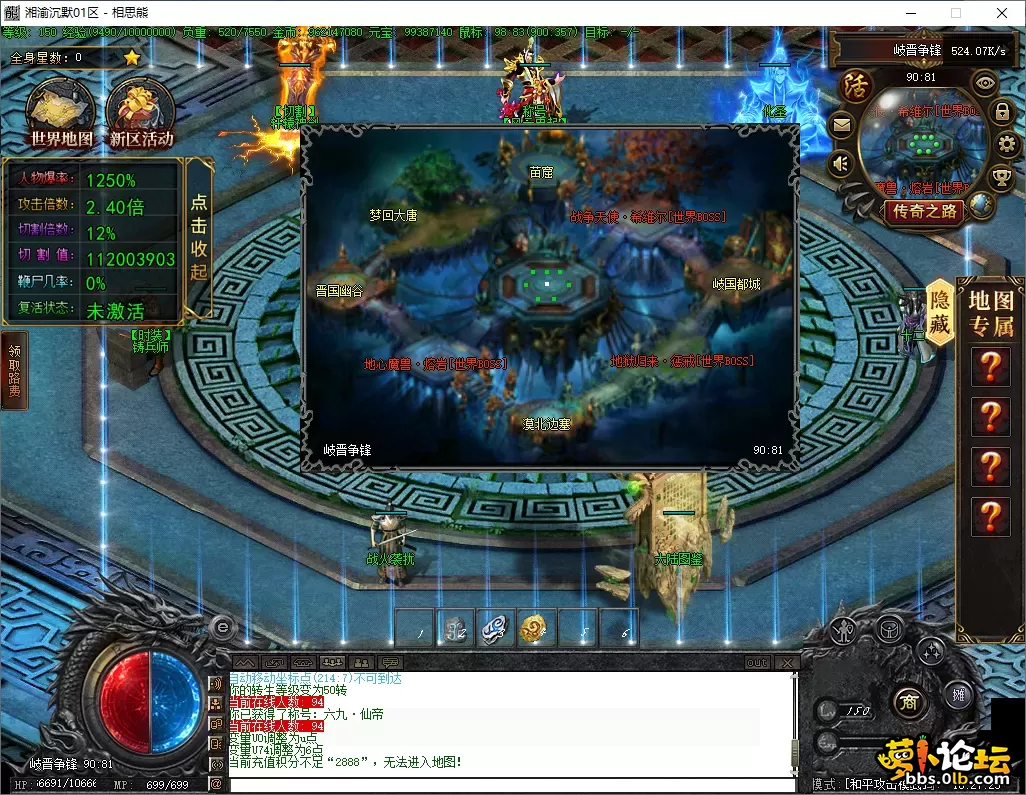Select 苗窟 on the map window
Image resolution: width=1026 pixels, height=795 pixels.
click(x=541, y=172)
